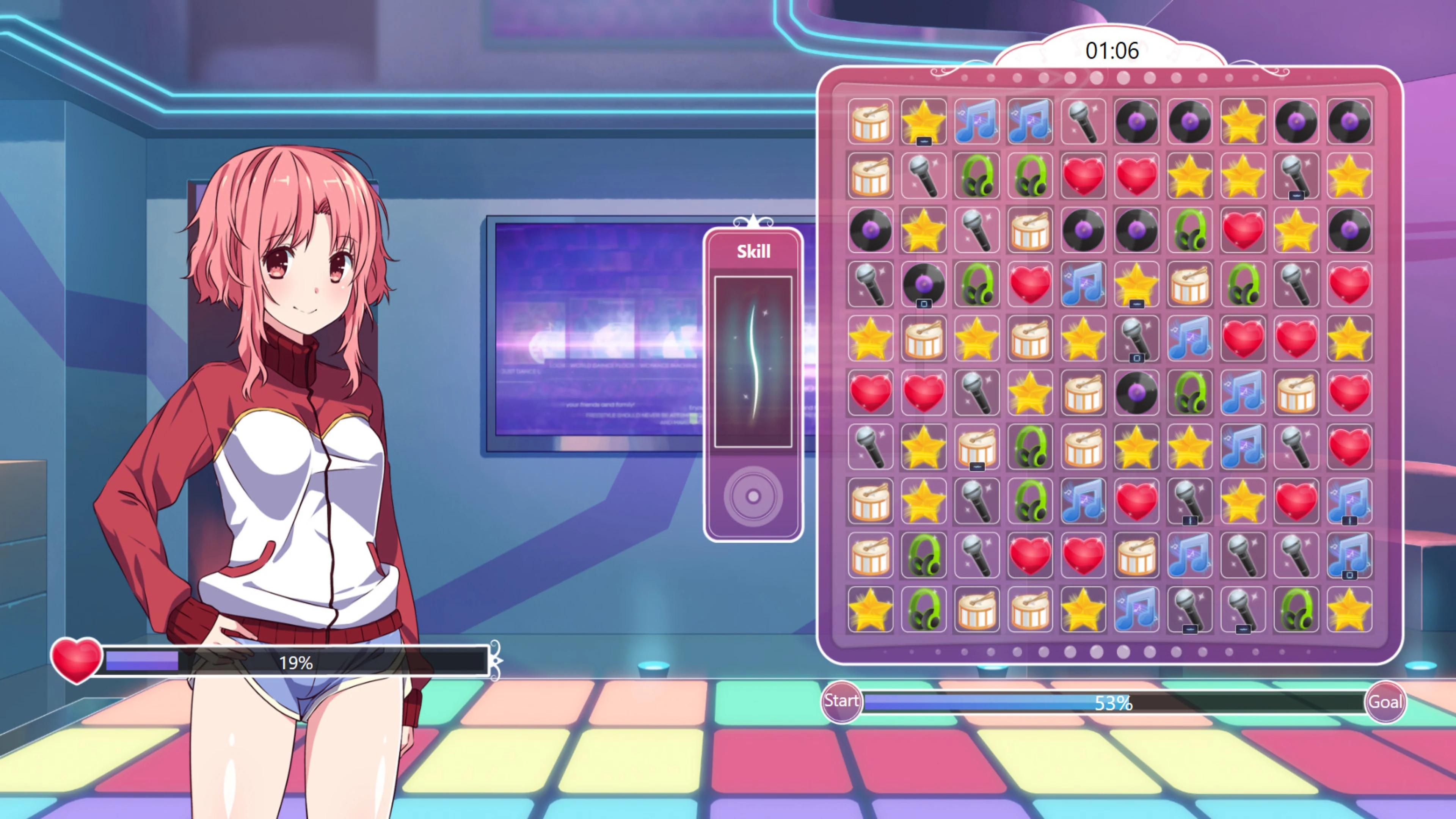Select the drum token in the top-left corner

(x=871, y=122)
